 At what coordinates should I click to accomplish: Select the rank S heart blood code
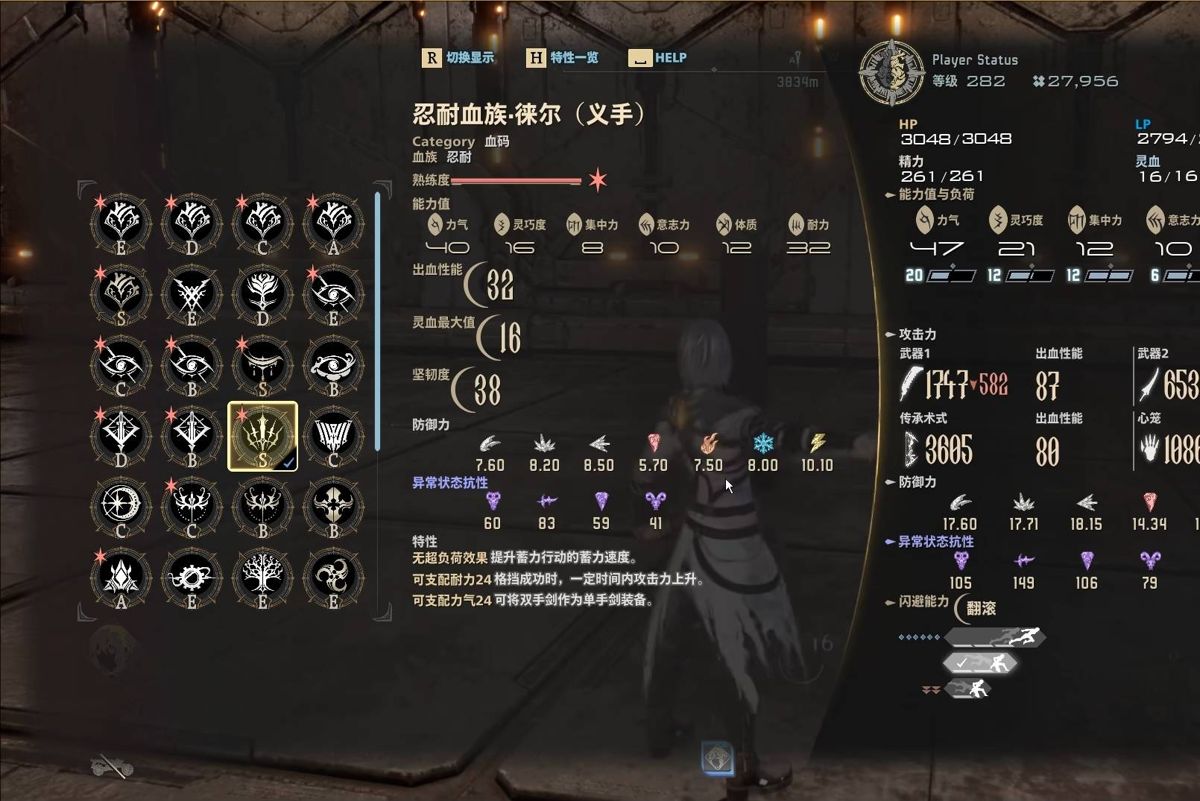(x=121, y=294)
